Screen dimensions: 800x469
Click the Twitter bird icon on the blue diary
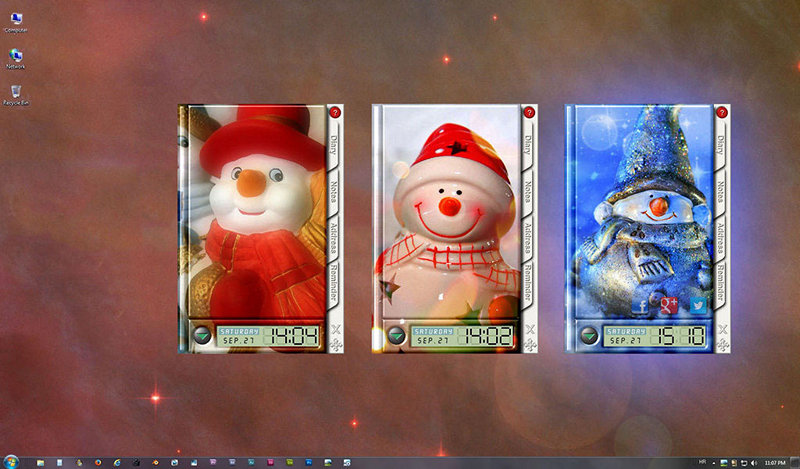[x=696, y=305]
